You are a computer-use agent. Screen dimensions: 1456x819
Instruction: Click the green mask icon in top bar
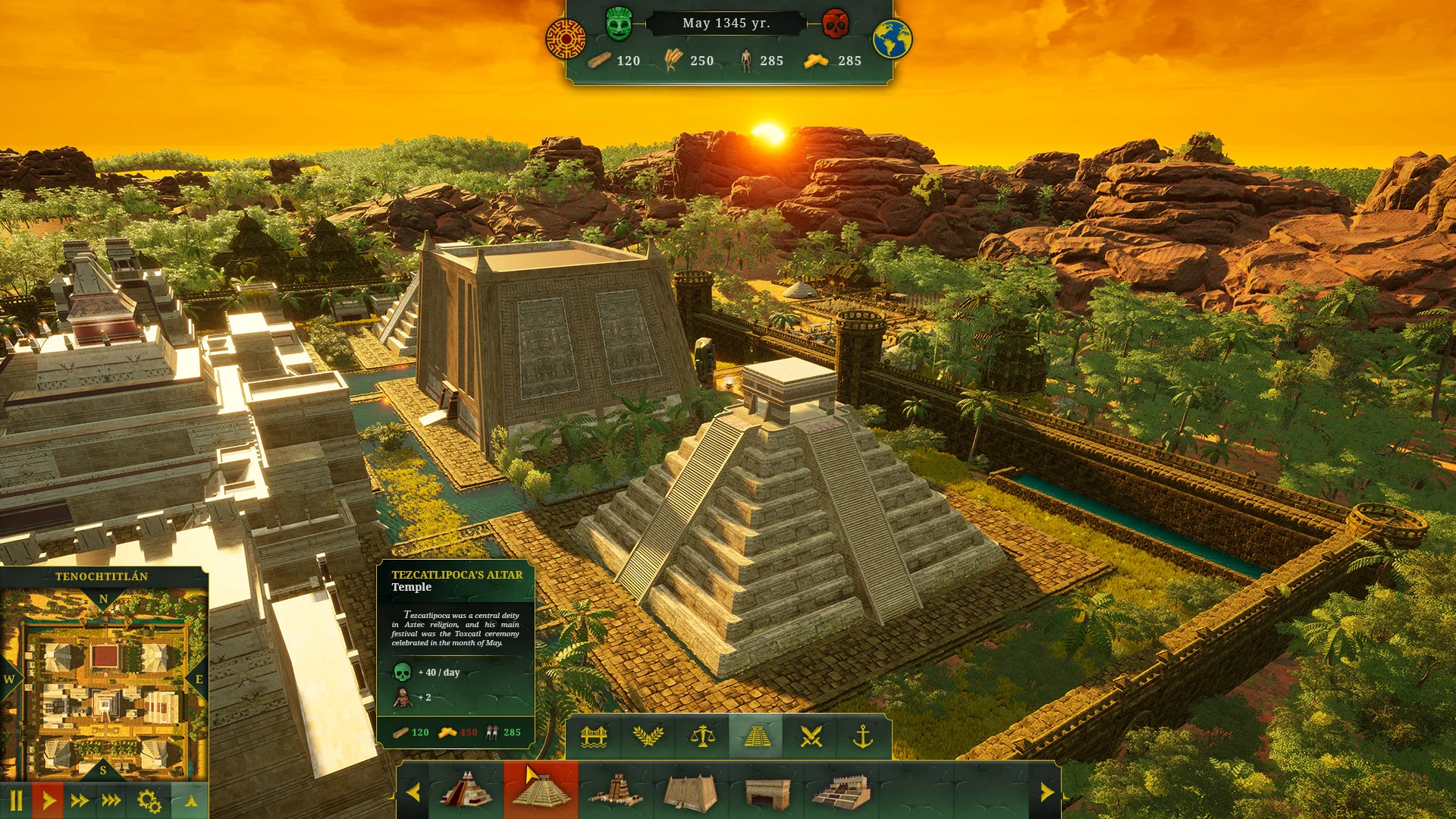(619, 24)
